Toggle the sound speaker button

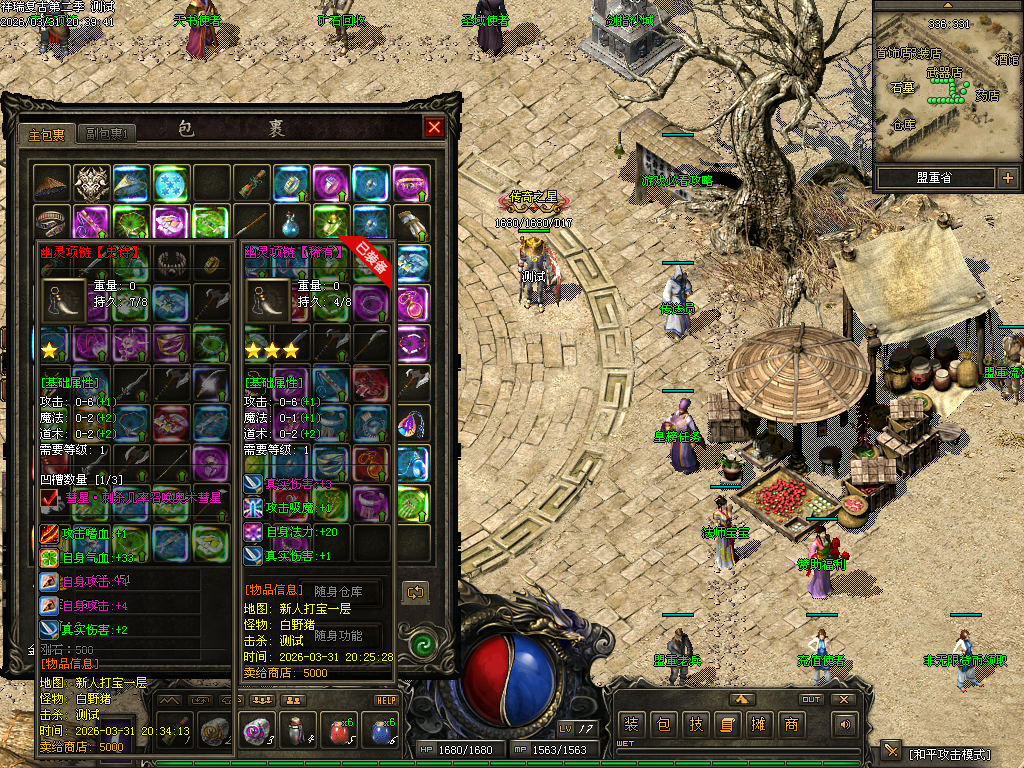click(845, 724)
